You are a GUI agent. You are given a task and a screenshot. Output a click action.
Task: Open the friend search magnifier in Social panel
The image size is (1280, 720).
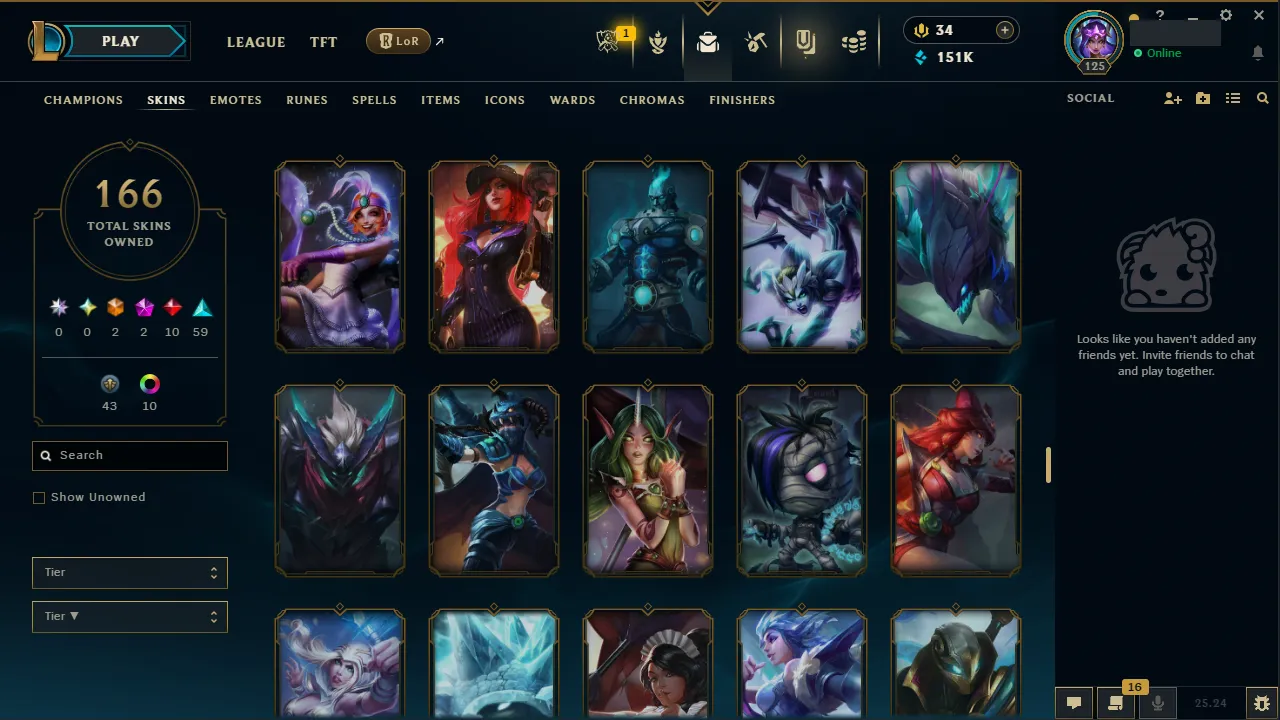tap(1262, 98)
